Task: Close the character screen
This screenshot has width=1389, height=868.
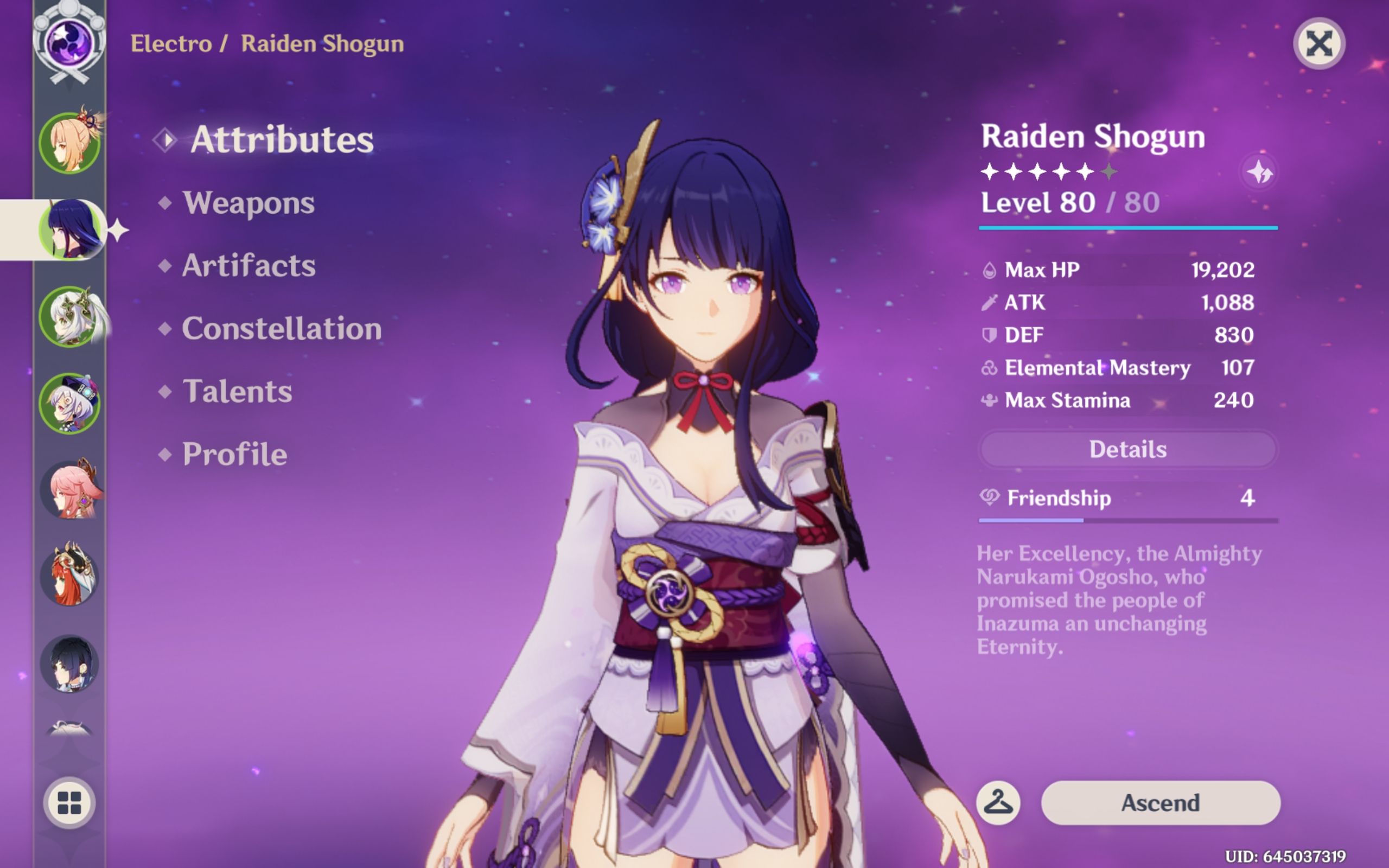Action: click(x=1318, y=43)
